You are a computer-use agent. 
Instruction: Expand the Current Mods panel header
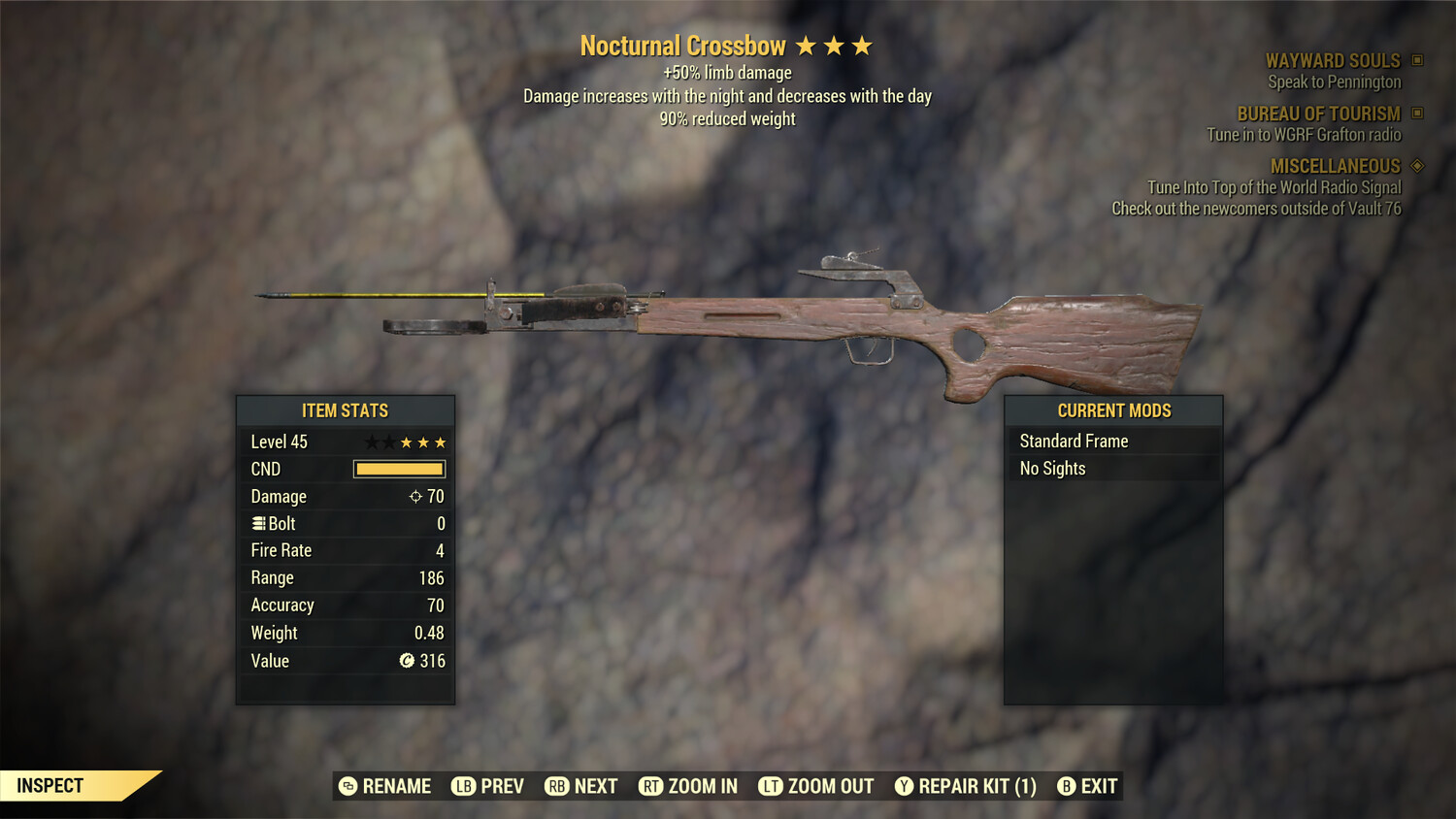[1112, 410]
